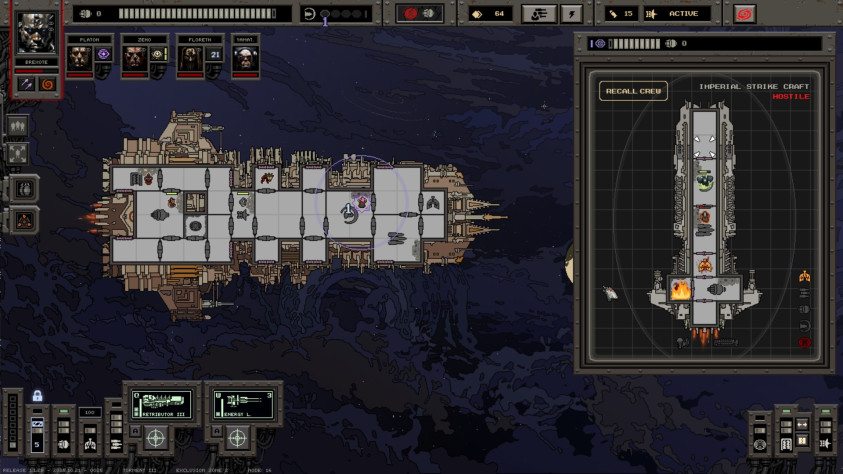
Task: Open the ship upgrades button beside scrap counter
Action: 538,14
